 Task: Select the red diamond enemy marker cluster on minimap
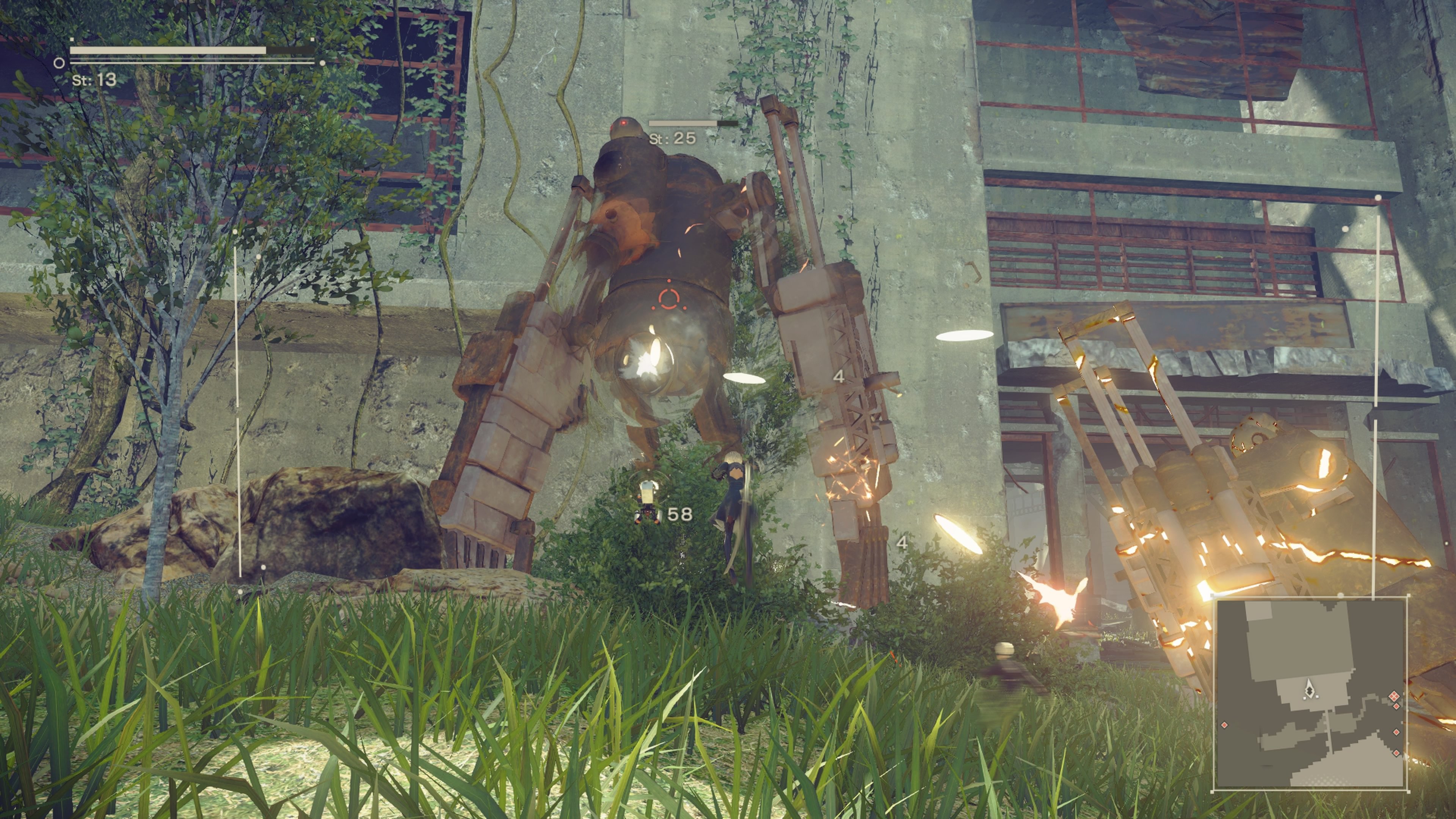tap(1394, 697)
